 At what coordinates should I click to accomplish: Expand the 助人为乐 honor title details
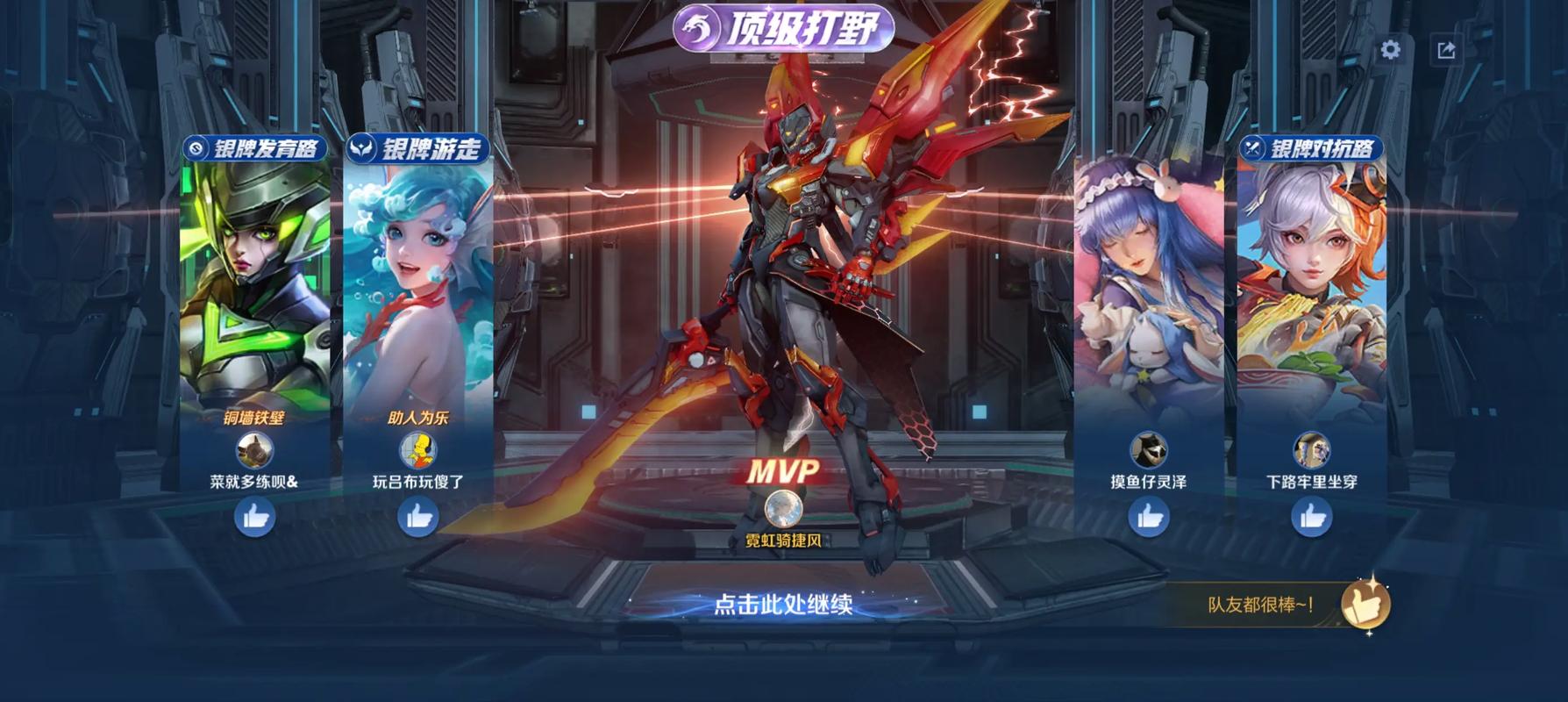pos(418,419)
